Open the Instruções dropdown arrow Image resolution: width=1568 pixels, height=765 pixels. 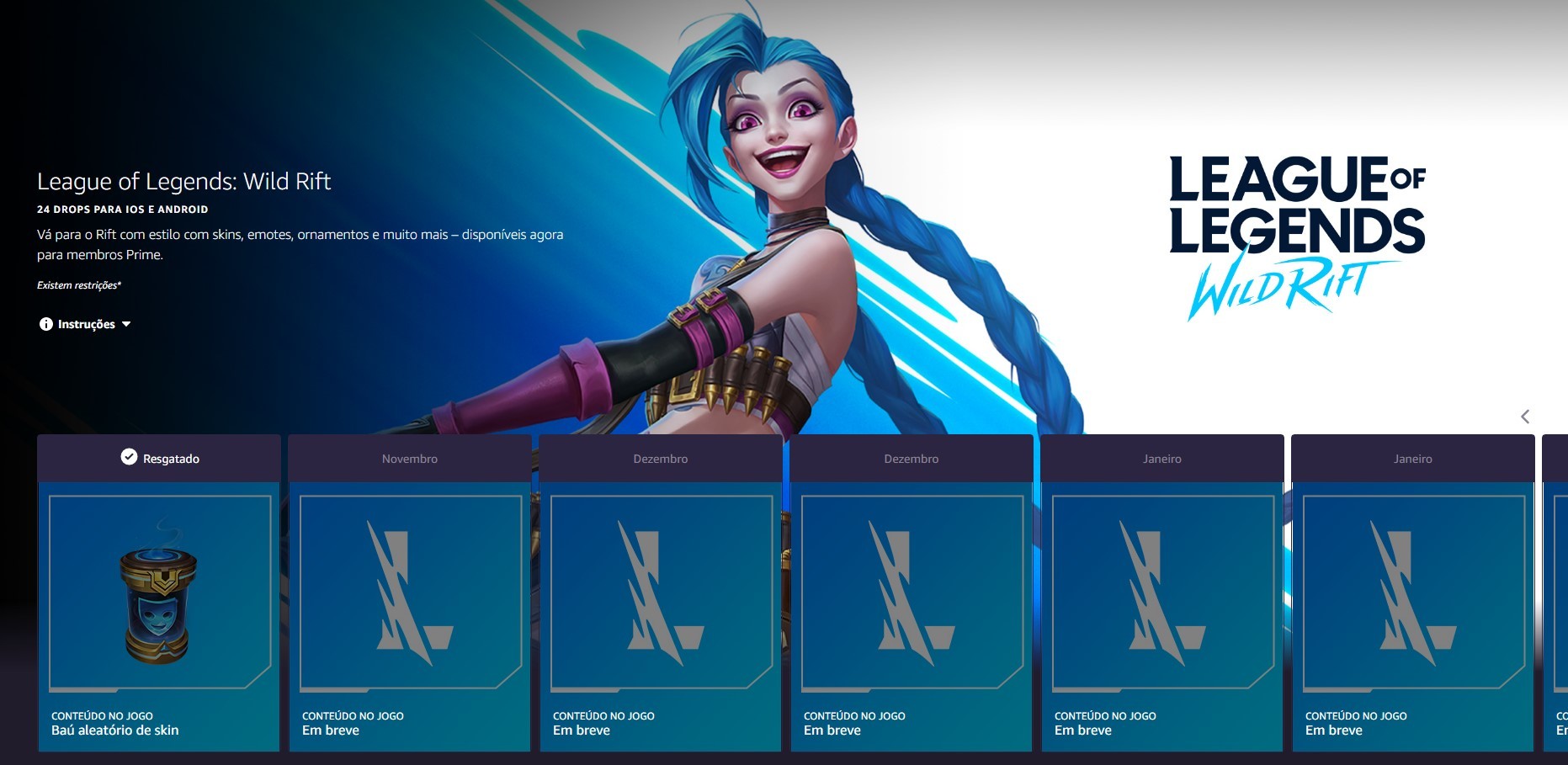pos(127,323)
